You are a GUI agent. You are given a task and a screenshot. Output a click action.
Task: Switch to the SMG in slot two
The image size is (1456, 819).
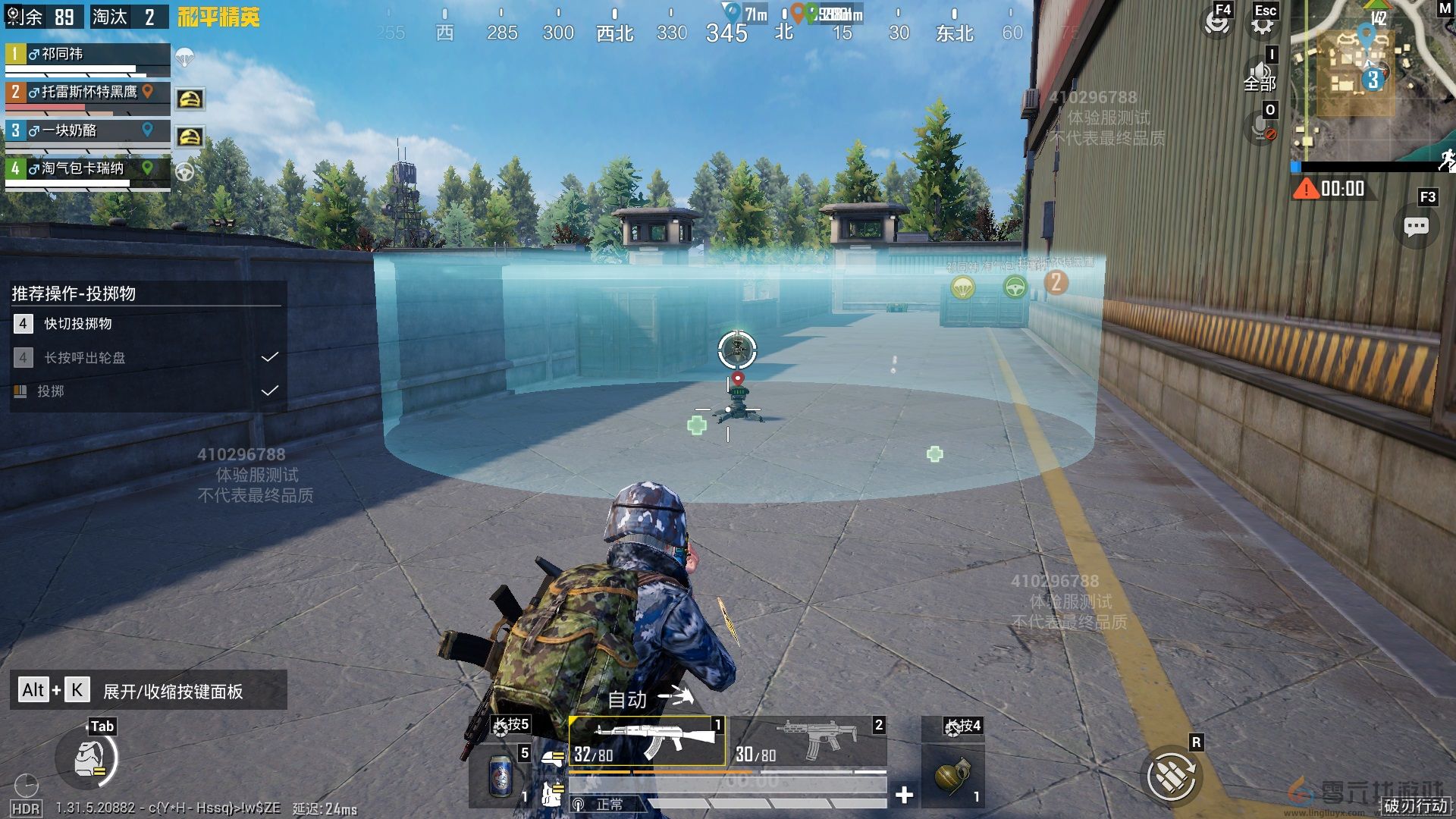click(x=809, y=741)
